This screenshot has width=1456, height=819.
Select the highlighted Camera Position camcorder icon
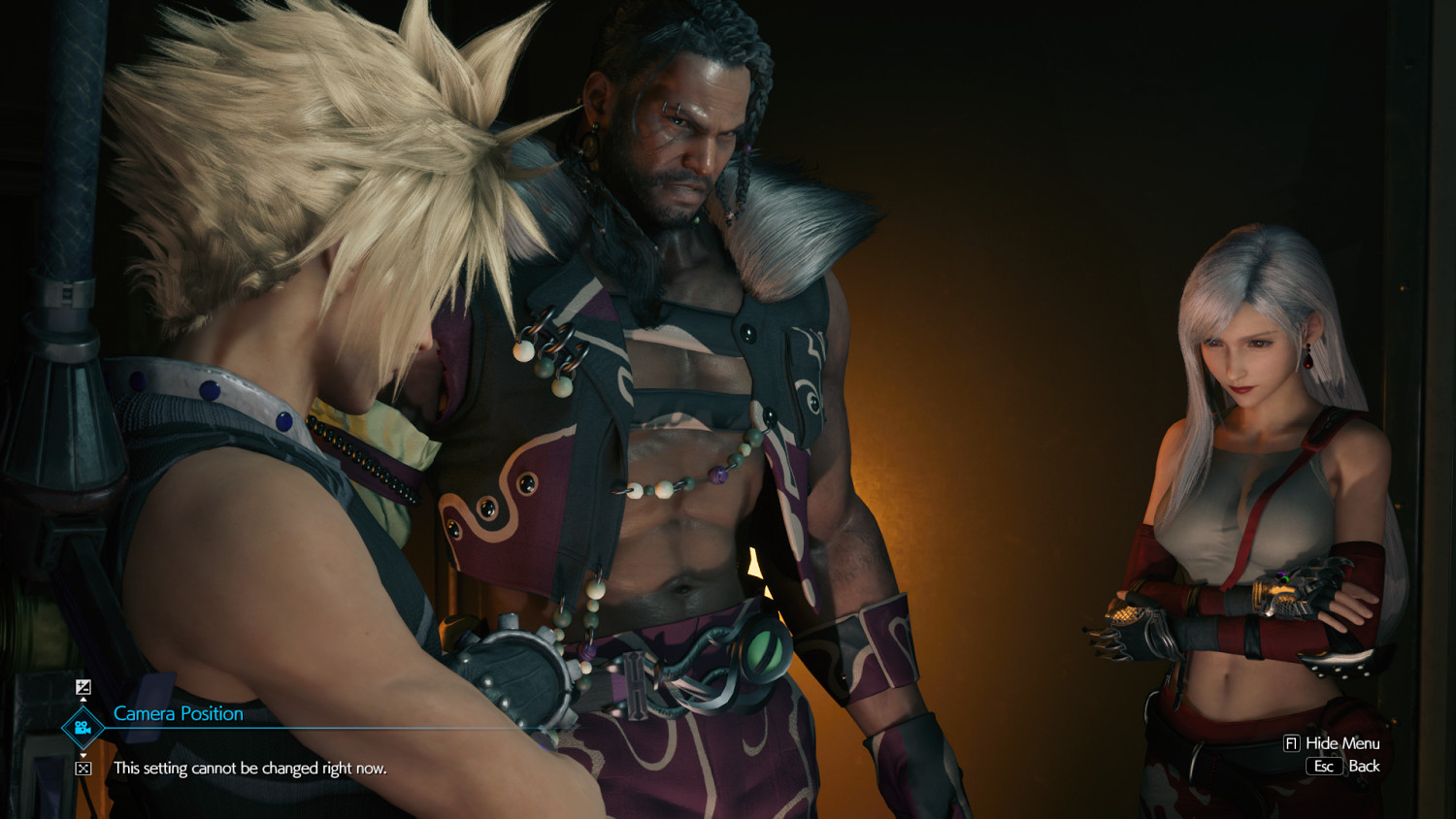(83, 726)
